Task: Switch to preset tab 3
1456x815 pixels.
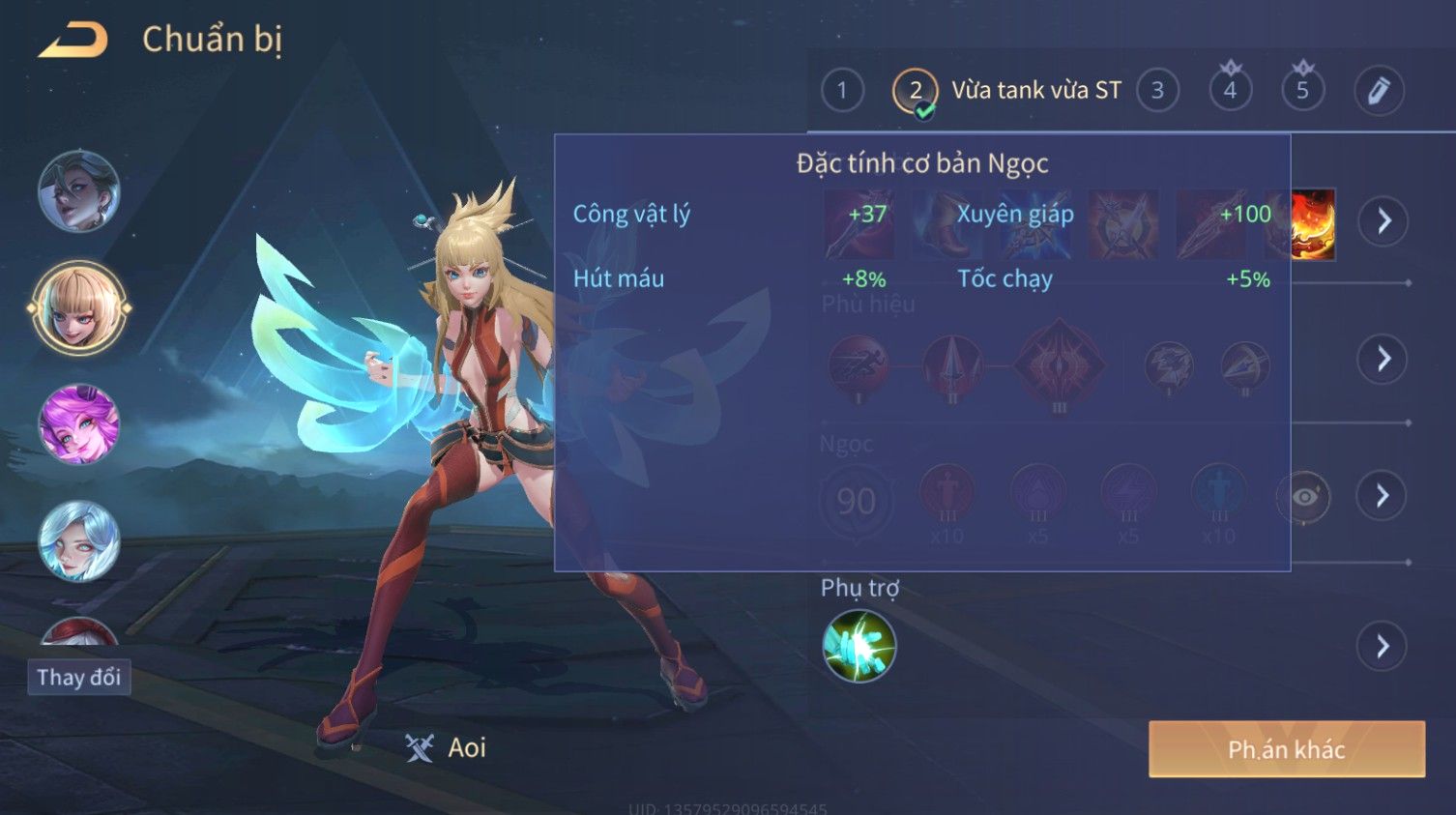Action: pos(1157,91)
